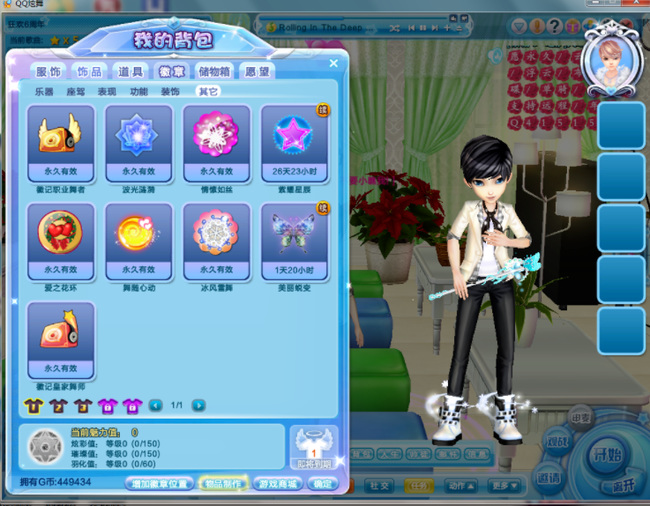
Task: Open the 饰品 accessories tab
Action: coord(89,71)
